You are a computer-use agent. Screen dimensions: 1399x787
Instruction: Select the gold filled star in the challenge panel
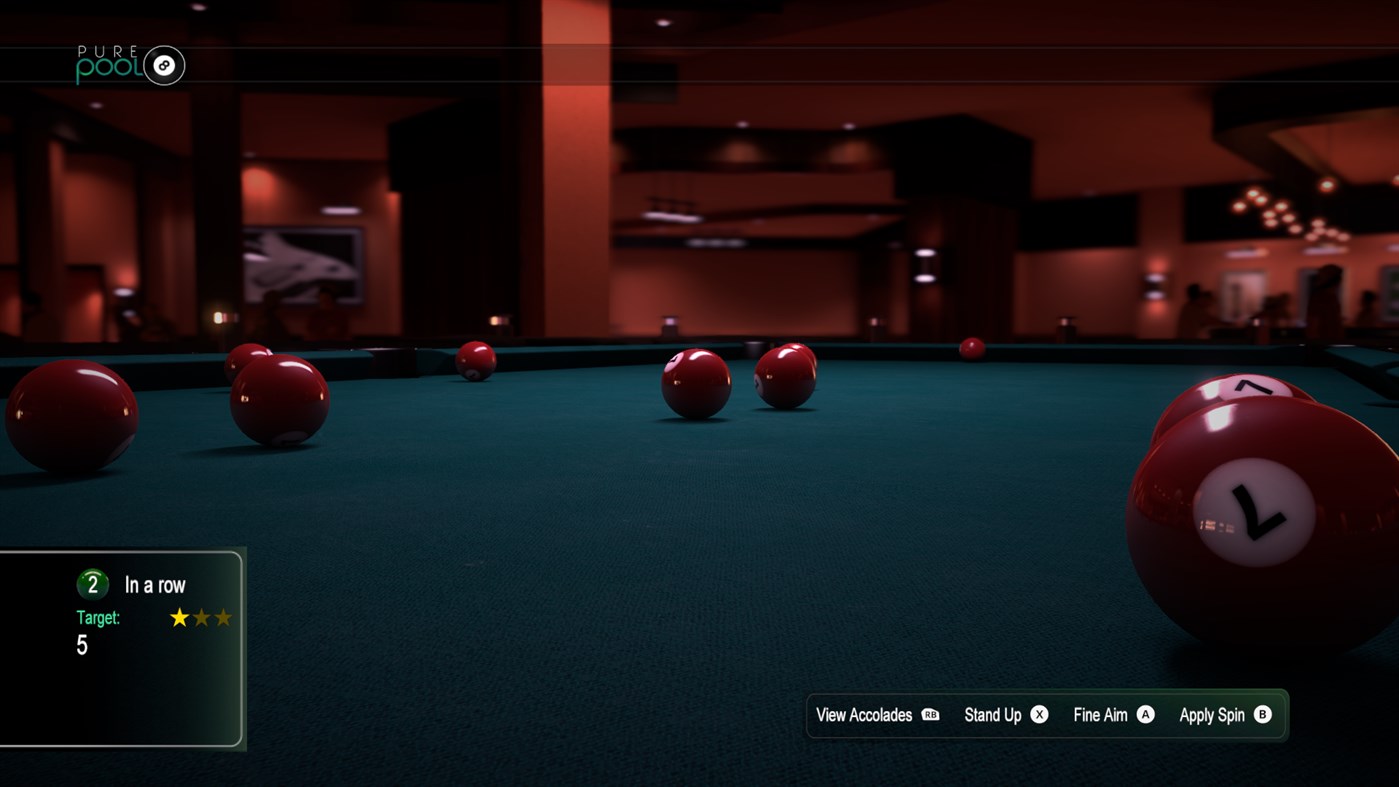tap(178, 617)
